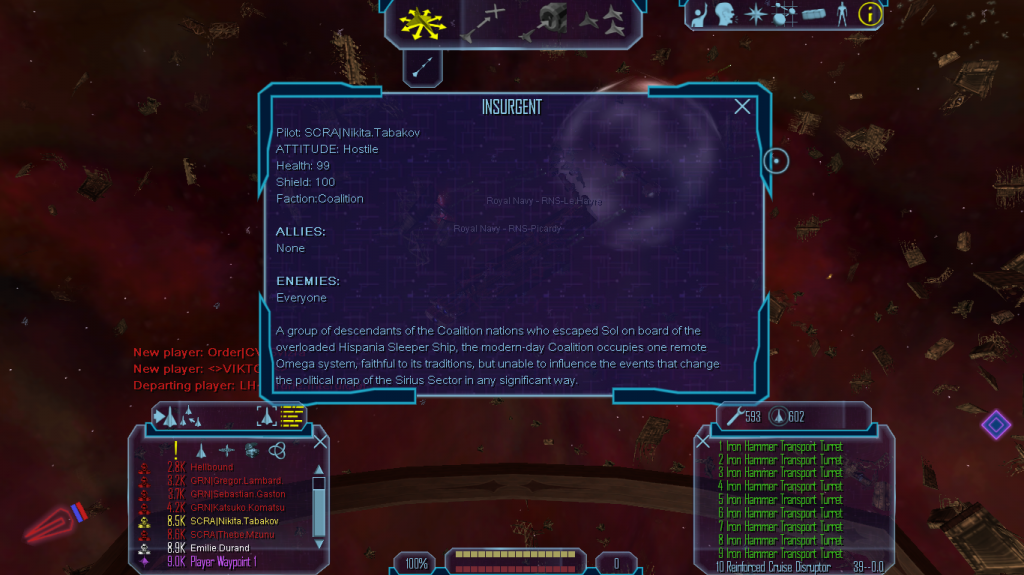Select SCRA|Nikita.Tabakov in the contact list
Screen dimensions: 1024x575
[236, 521]
